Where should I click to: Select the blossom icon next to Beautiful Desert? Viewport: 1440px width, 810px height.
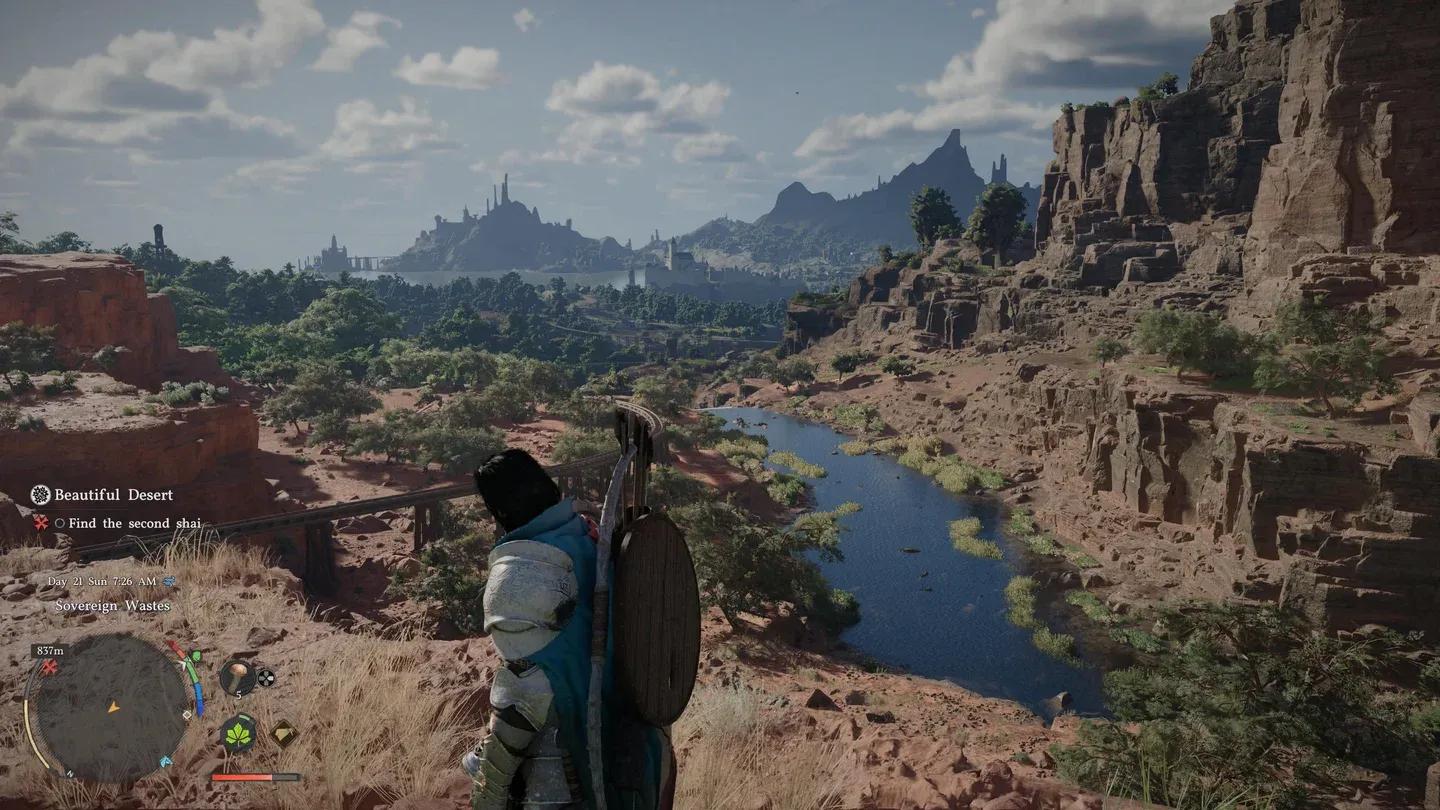coord(40,495)
